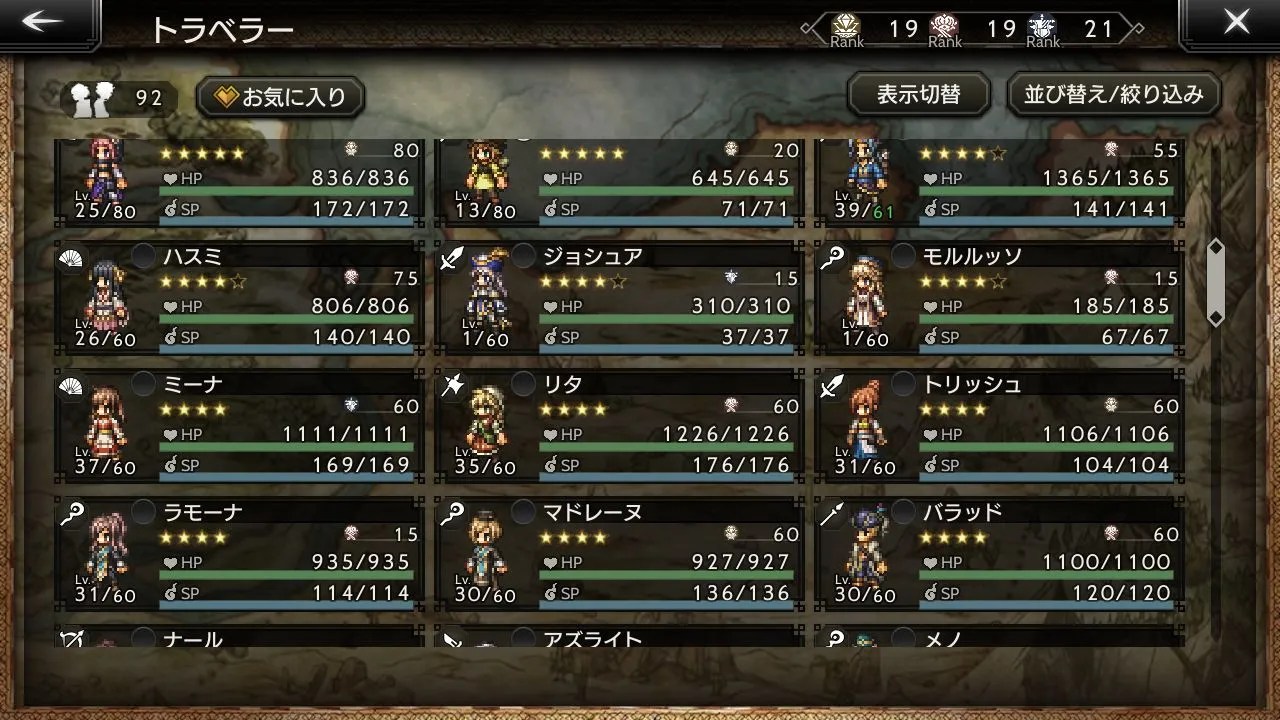1280x720 pixels.
Task: Choose traveler トリッシュ
Action: (x=998, y=425)
